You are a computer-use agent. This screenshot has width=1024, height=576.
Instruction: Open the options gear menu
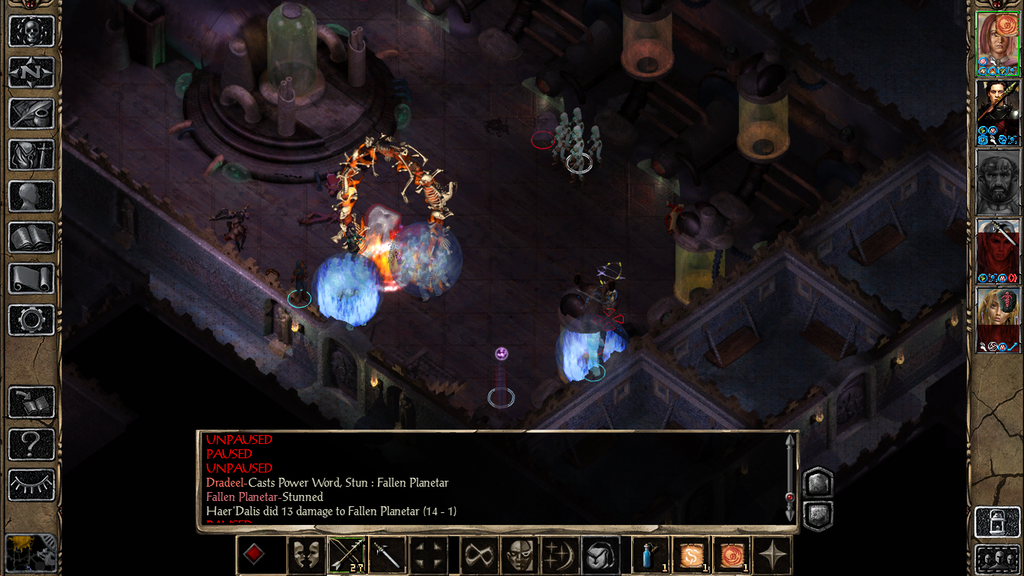[31, 320]
